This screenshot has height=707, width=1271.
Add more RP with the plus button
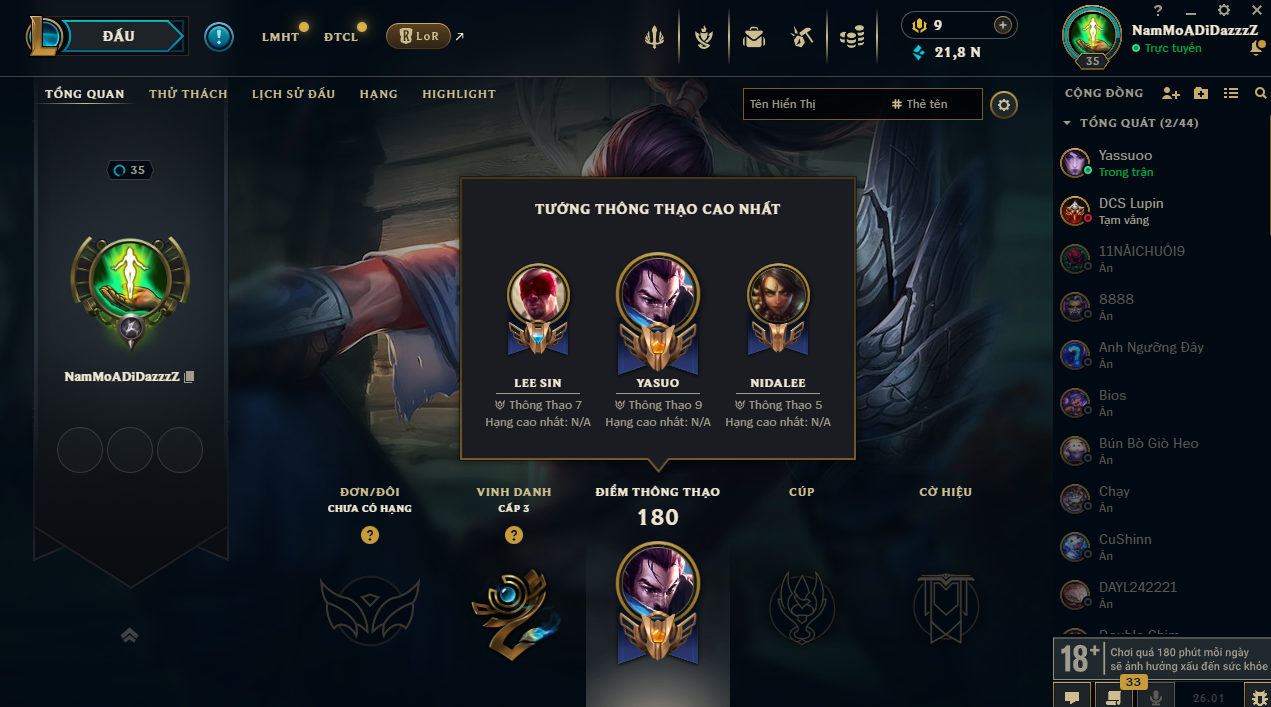(1002, 25)
